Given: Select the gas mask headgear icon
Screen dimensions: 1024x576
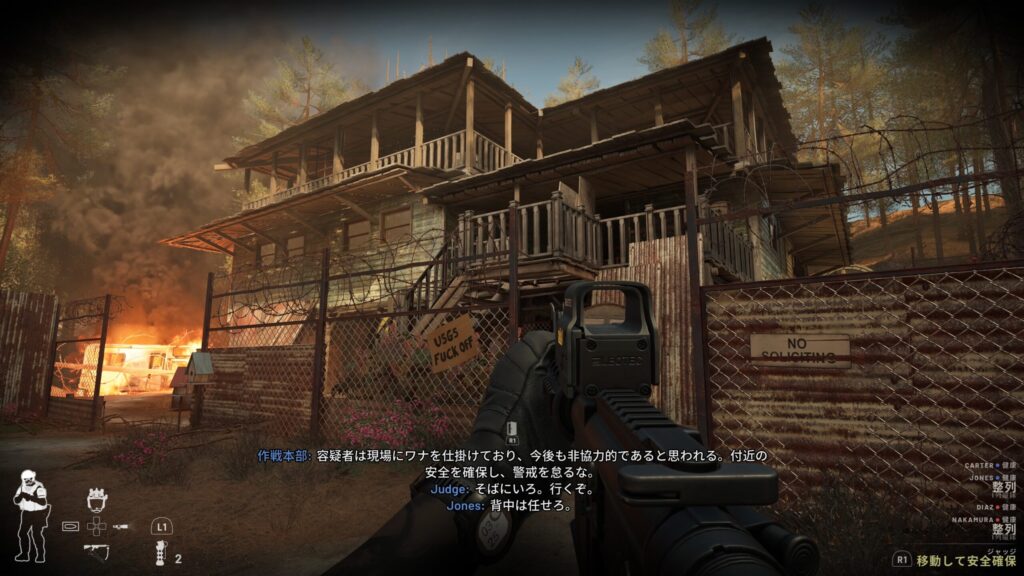Looking at the screenshot, I should click(97, 500).
